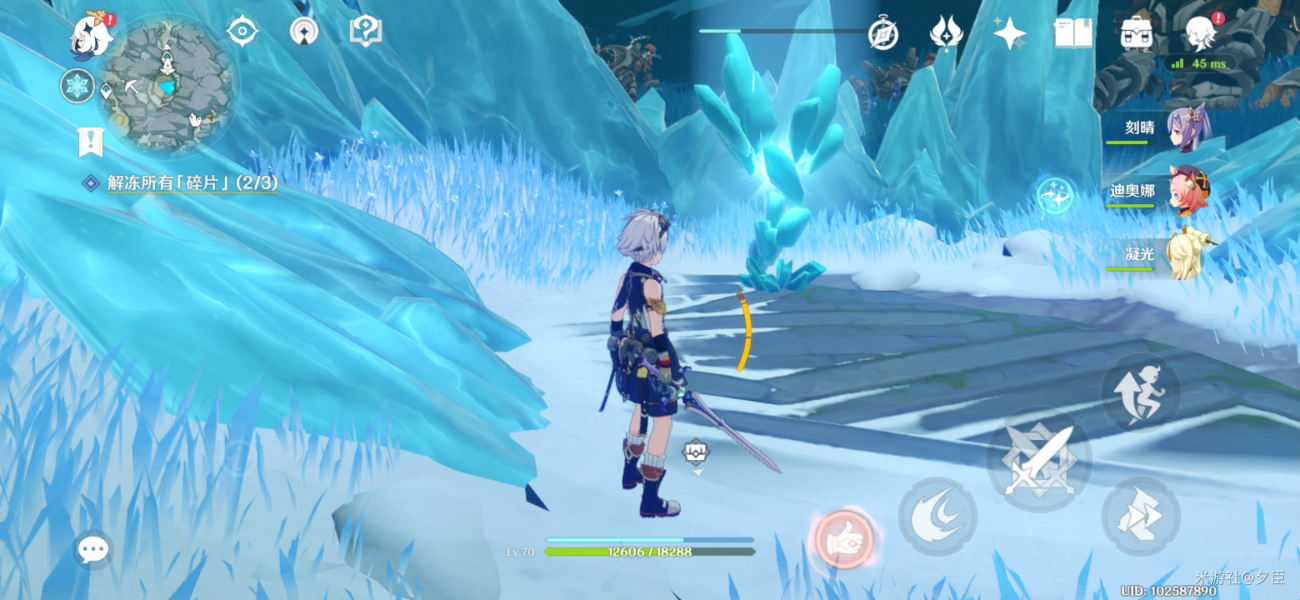Switch to party member 刻晴
1300x600 pixels.
pos(1188,128)
